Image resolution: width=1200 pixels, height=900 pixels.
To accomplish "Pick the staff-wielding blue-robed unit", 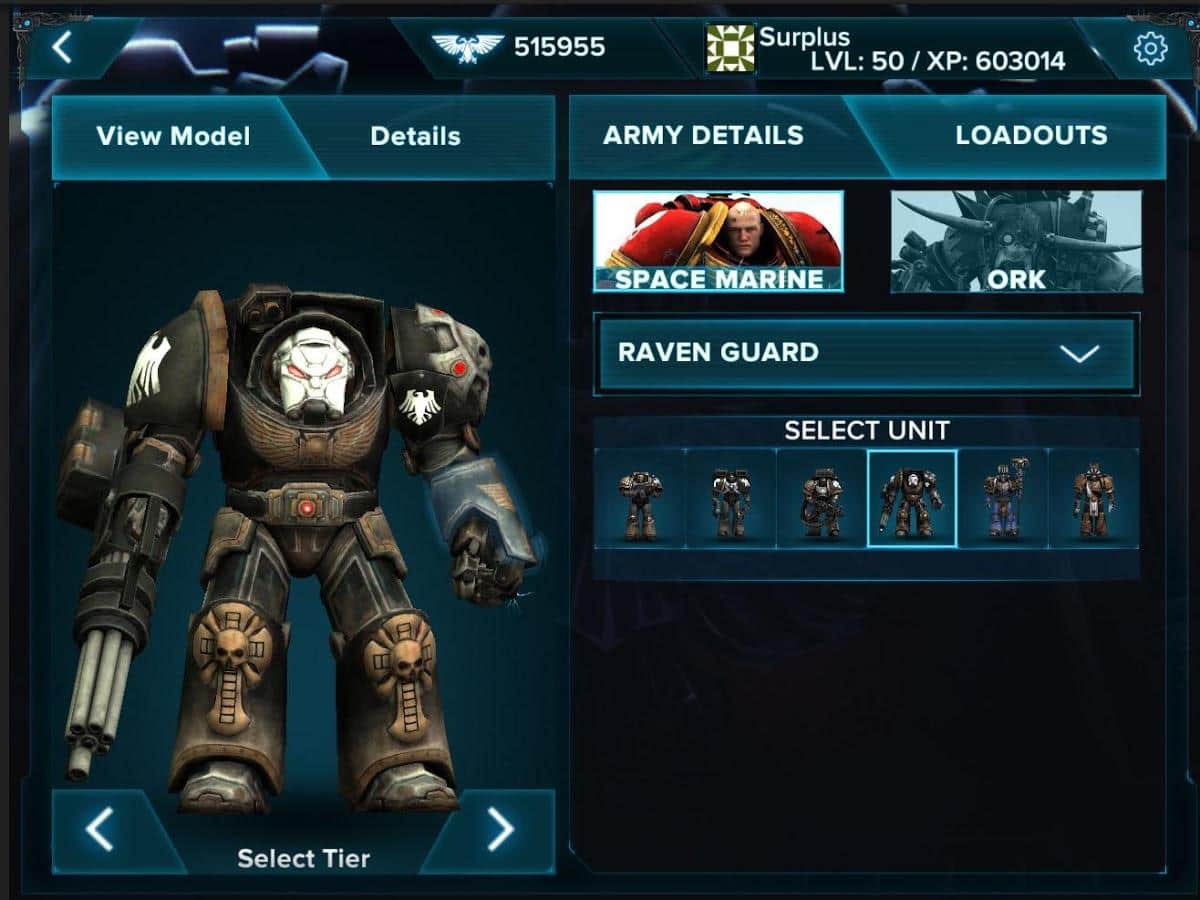I will click(1003, 498).
